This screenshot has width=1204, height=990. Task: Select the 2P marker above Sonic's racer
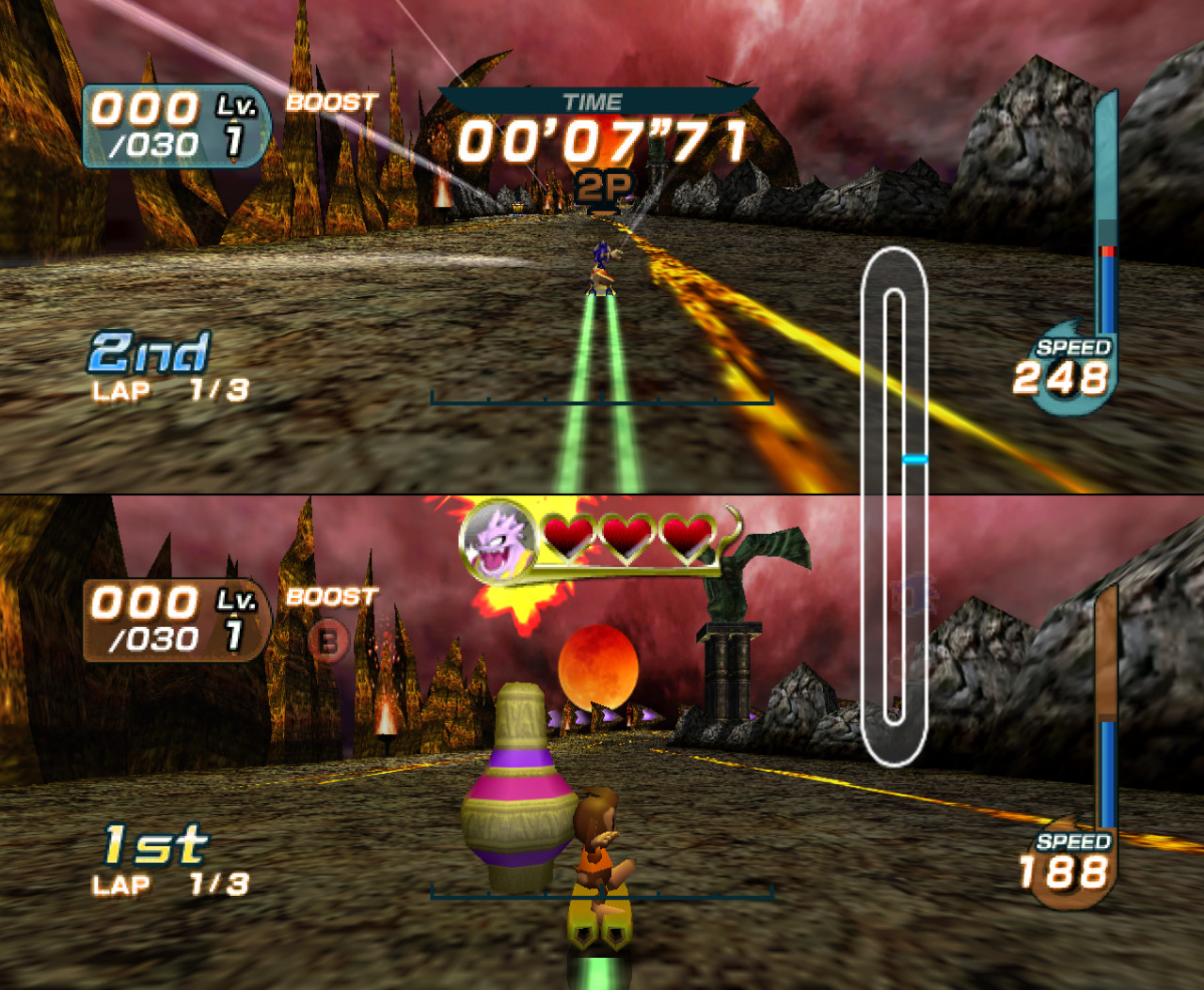point(600,185)
